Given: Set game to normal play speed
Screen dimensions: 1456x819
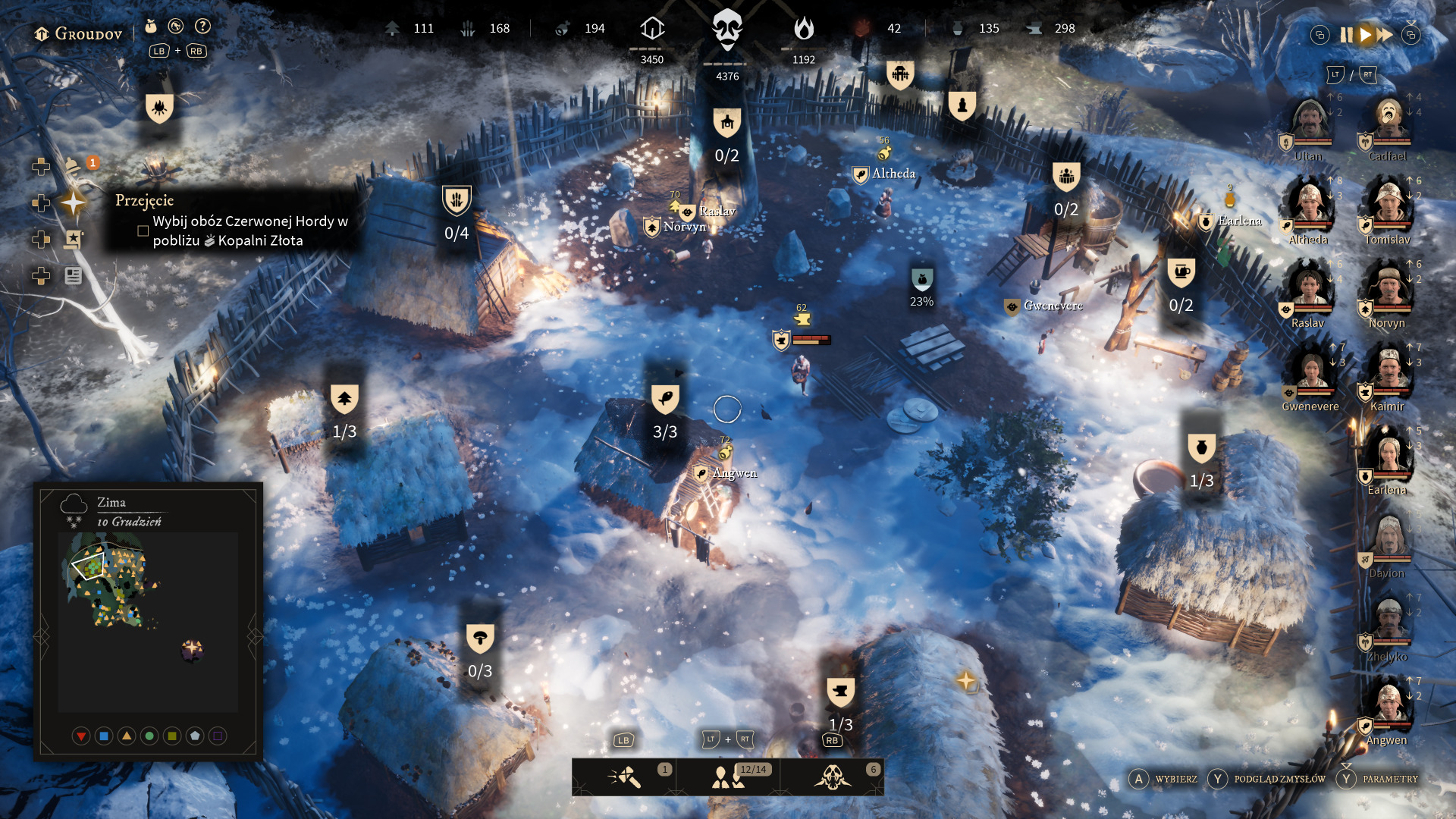Looking at the screenshot, I should 1366,35.
